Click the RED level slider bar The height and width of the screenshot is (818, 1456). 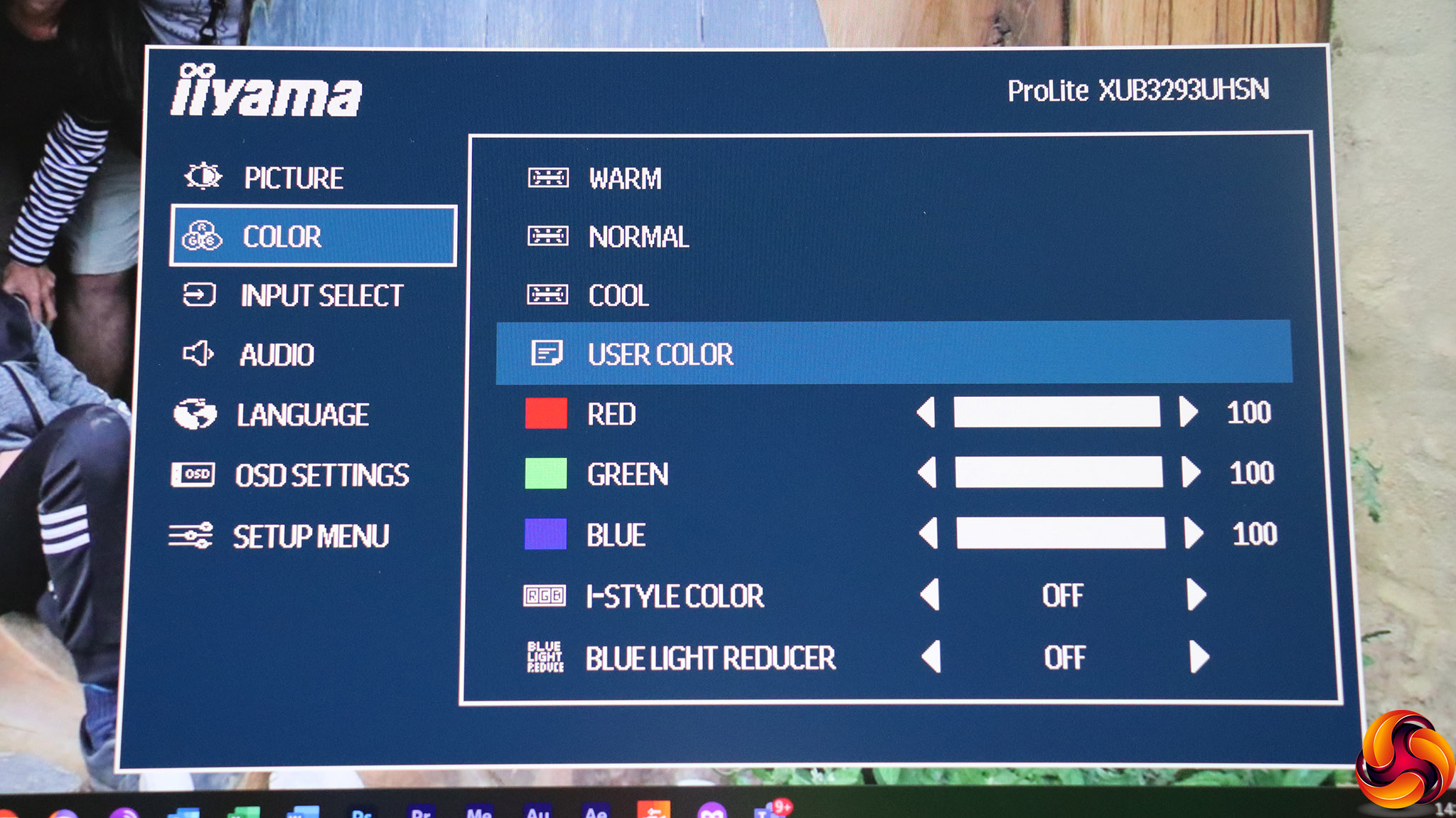[1056, 413]
